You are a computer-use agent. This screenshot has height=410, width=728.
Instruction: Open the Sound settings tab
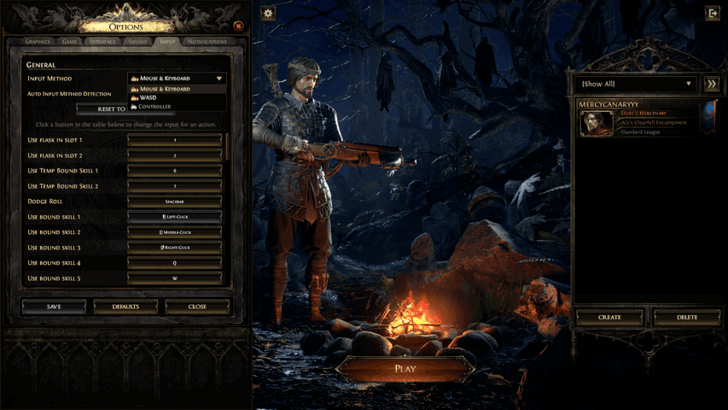[138, 42]
